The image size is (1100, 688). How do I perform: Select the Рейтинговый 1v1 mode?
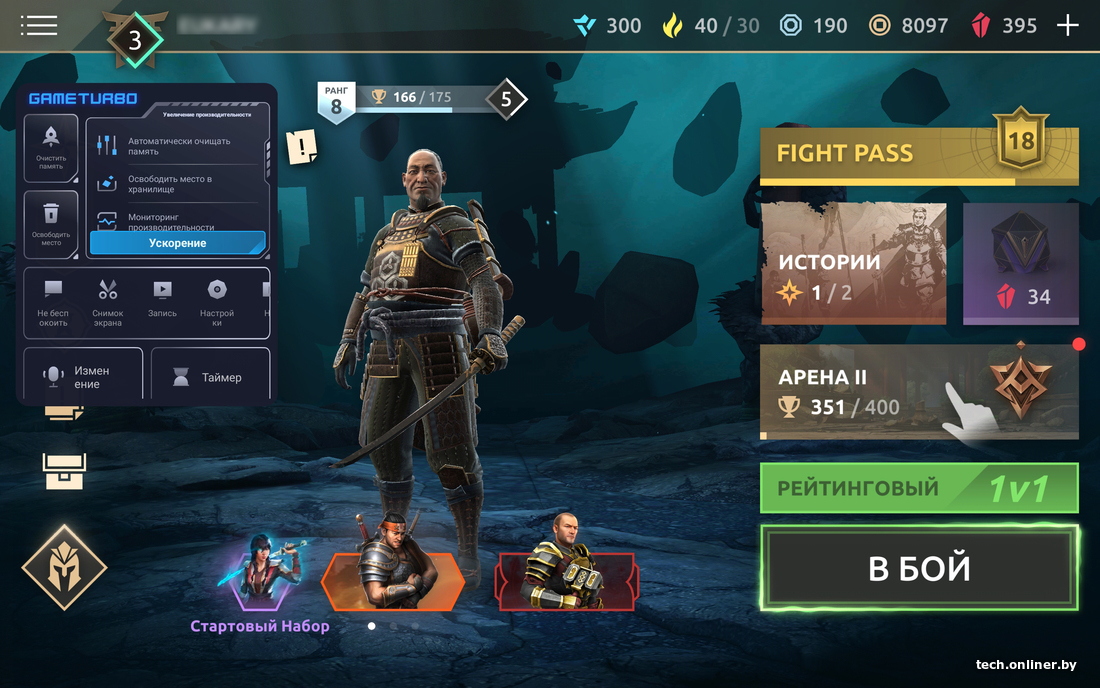[x=918, y=488]
